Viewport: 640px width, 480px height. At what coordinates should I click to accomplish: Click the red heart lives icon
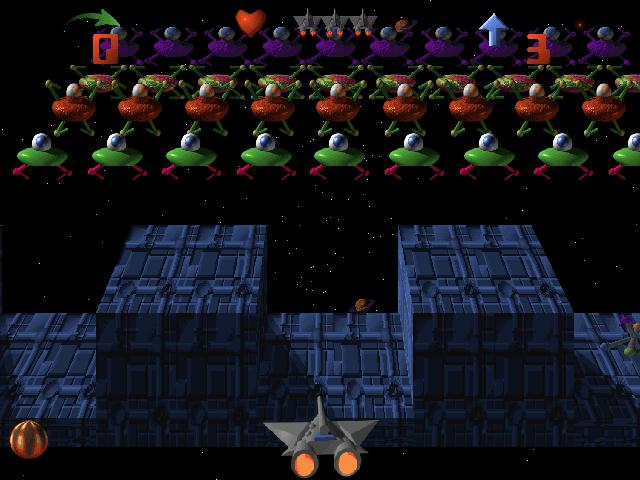tap(250, 22)
